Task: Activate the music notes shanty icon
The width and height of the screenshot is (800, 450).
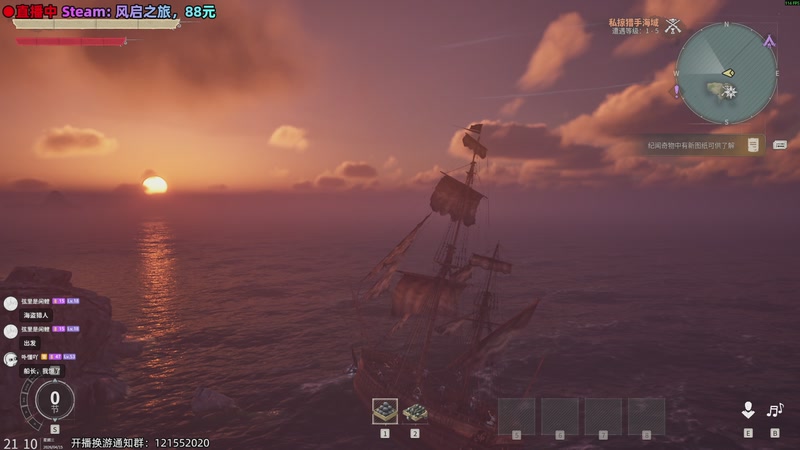Action: click(775, 410)
